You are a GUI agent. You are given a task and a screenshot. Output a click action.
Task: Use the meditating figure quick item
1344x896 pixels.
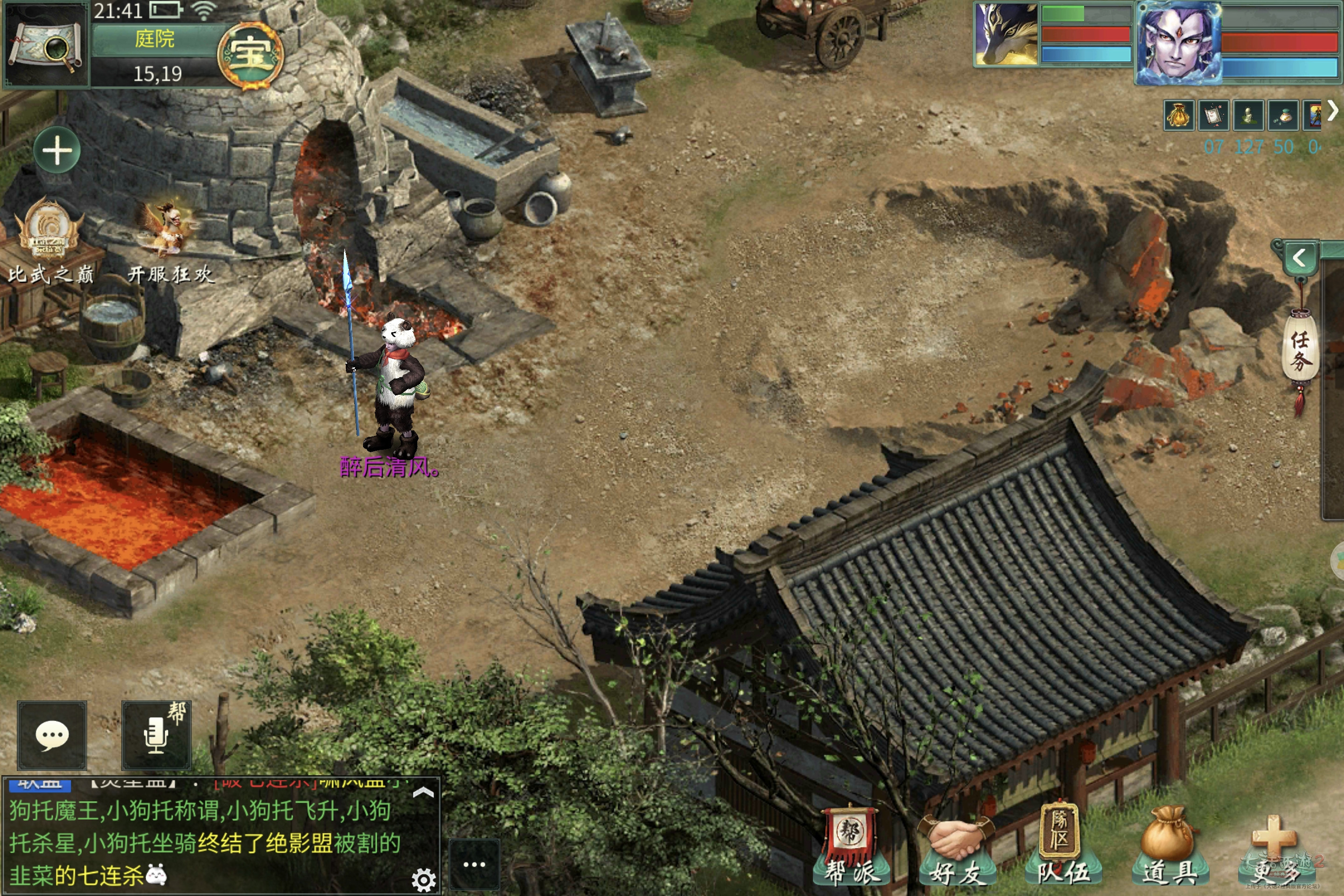click(1248, 115)
